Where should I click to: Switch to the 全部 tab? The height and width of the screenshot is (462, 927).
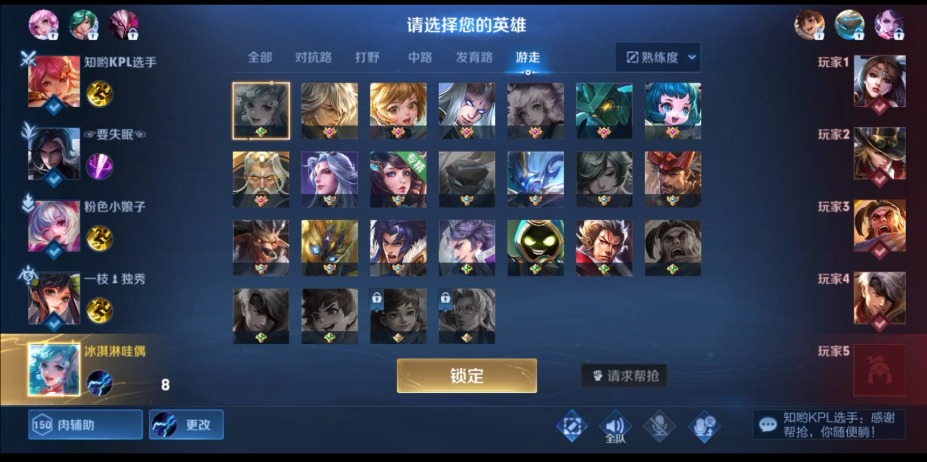(x=260, y=57)
